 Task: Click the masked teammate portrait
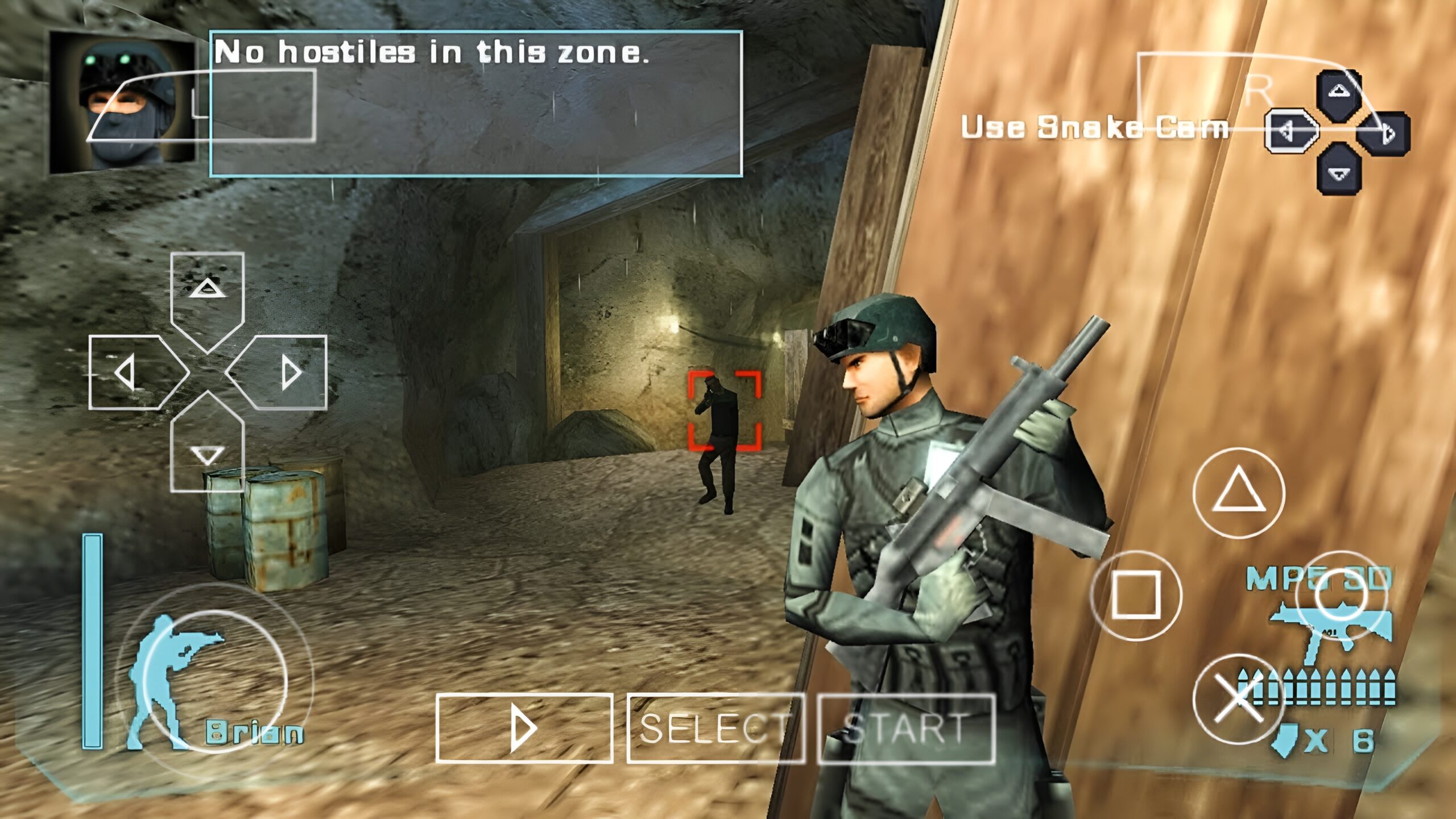pos(122,102)
